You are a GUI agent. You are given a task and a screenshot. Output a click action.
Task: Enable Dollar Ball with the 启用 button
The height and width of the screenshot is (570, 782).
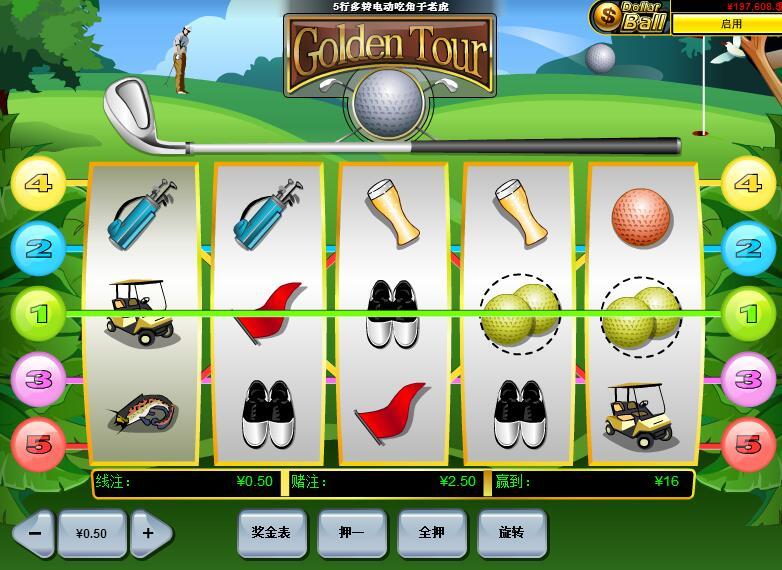[727, 23]
